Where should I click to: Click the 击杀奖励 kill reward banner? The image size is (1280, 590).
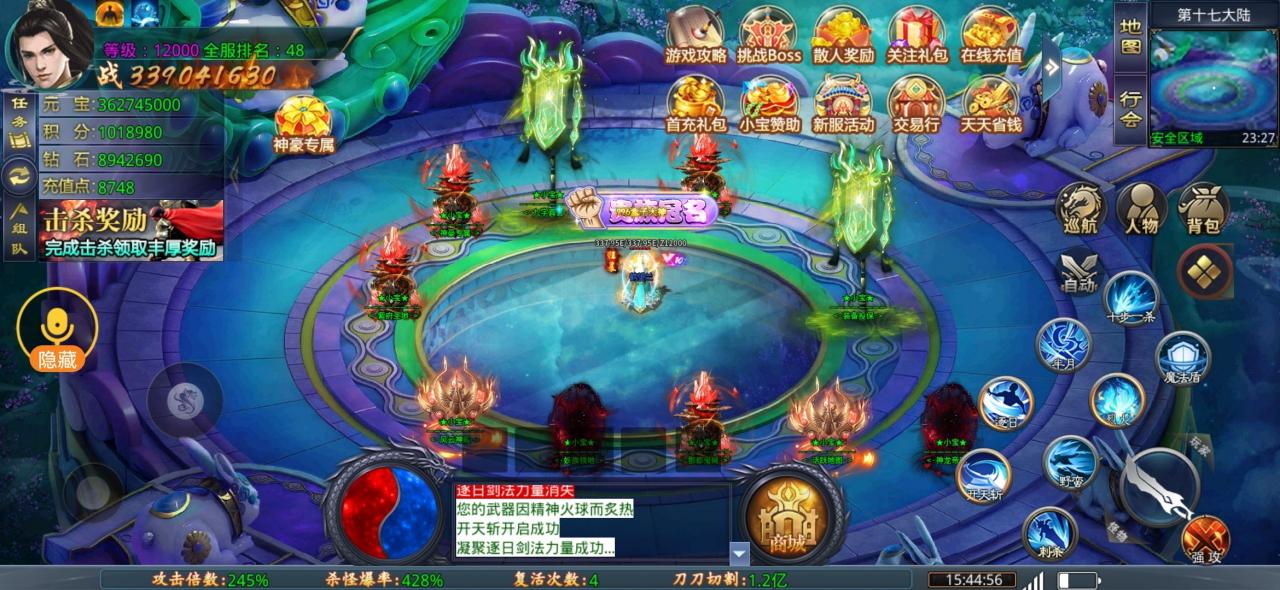132,231
